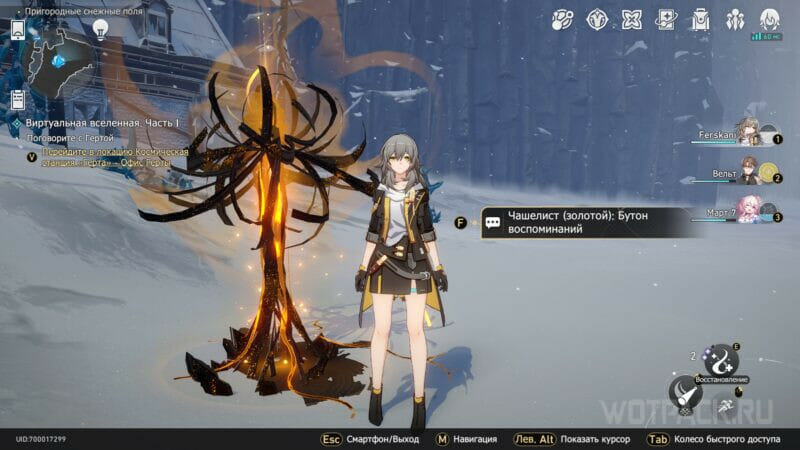Open the backpack inventory

tap(700, 19)
